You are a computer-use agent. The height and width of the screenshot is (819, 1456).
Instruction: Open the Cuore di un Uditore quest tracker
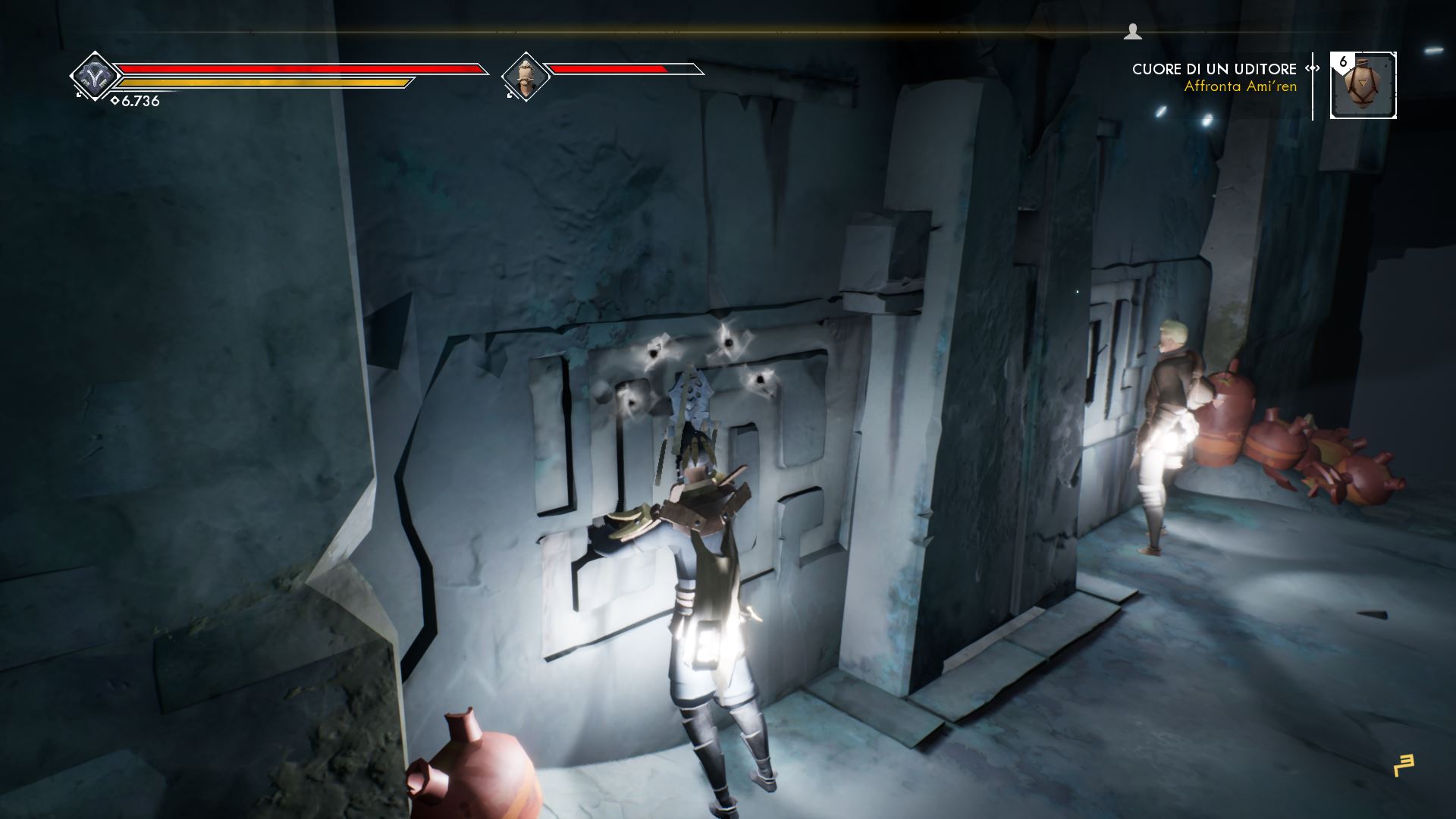pyautogui.click(x=1213, y=70)
